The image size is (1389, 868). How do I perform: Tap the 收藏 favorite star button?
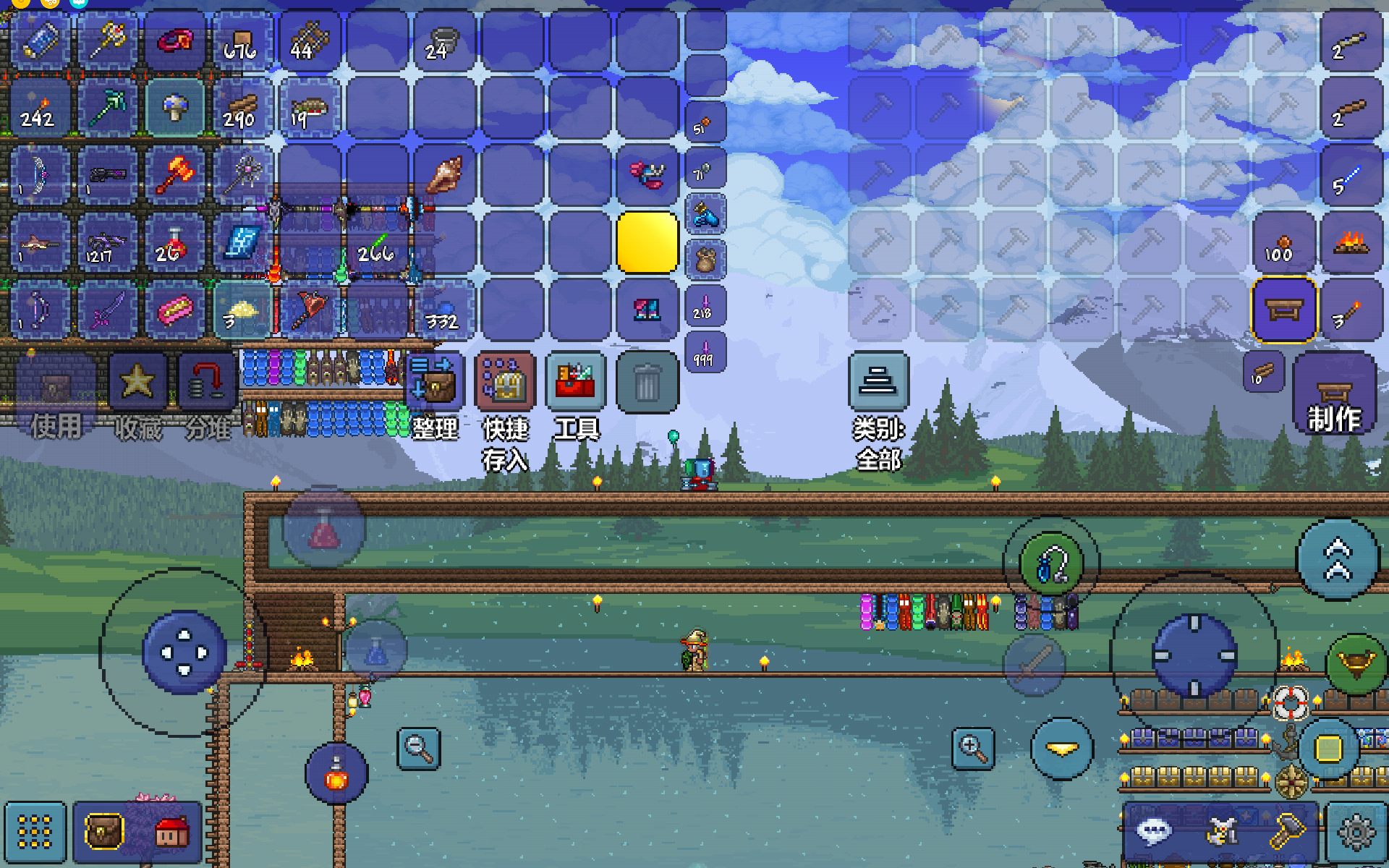click(137, 382)
